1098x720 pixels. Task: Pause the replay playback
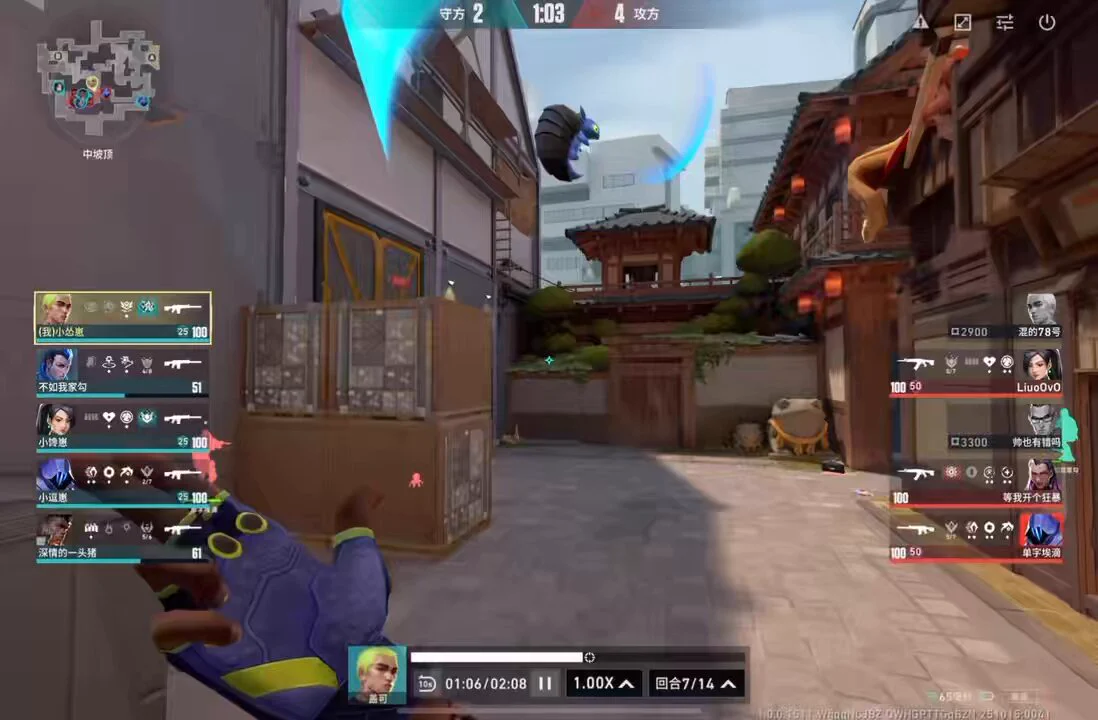tap(545, 684)
